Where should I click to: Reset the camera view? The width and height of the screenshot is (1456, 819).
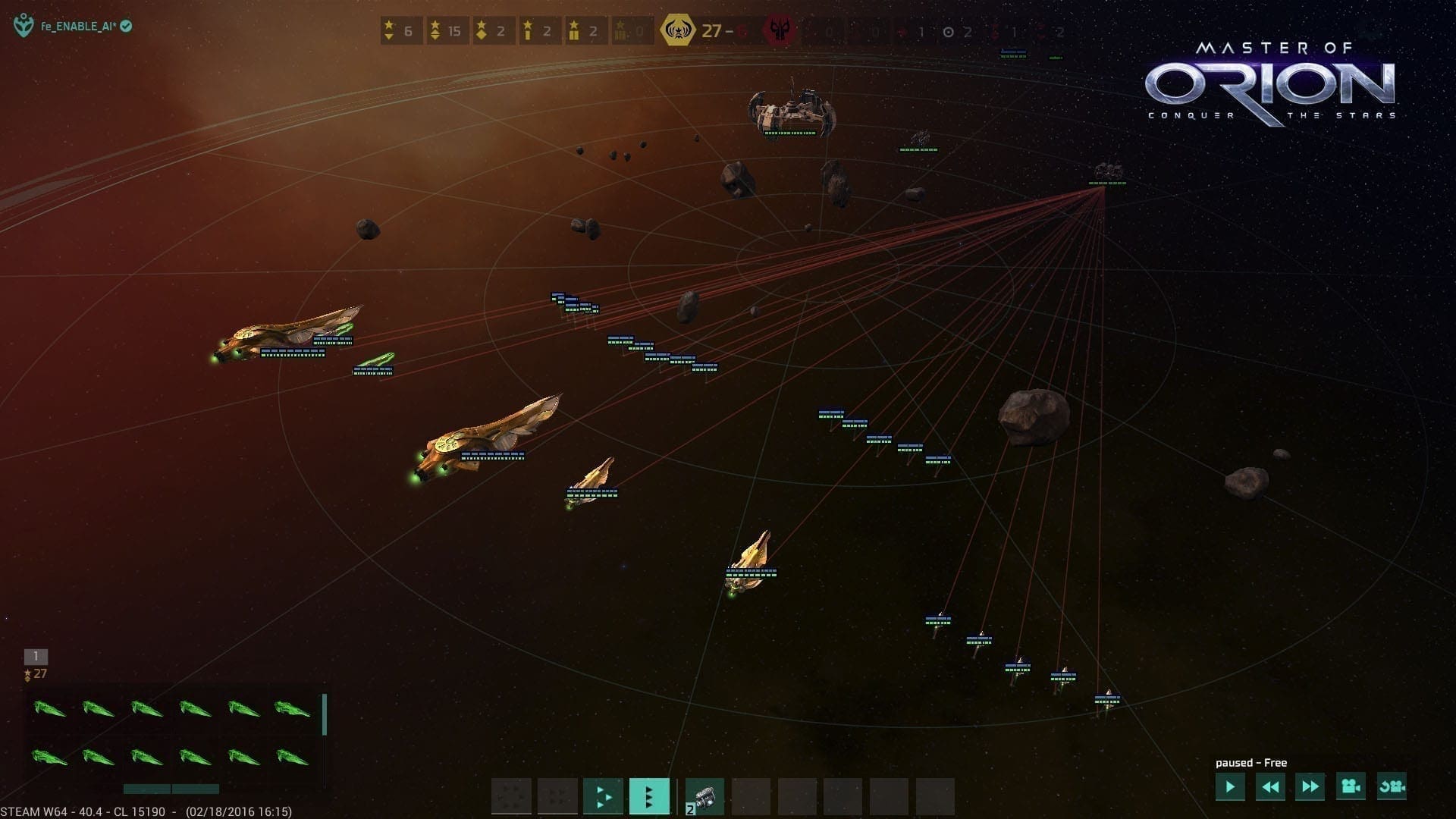click(x=1392, y=787)
